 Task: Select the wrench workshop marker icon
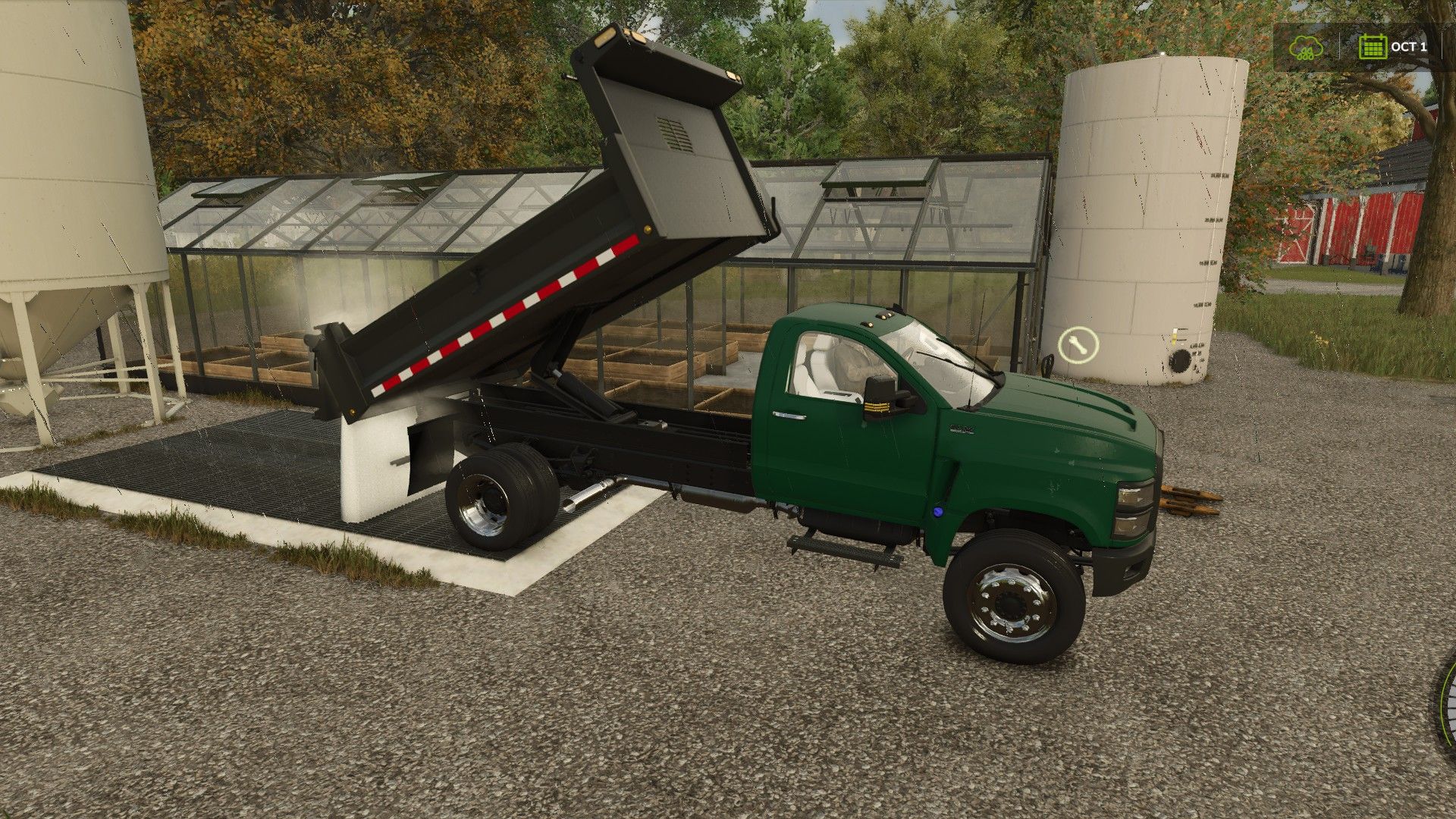(x=1078, y=347)
